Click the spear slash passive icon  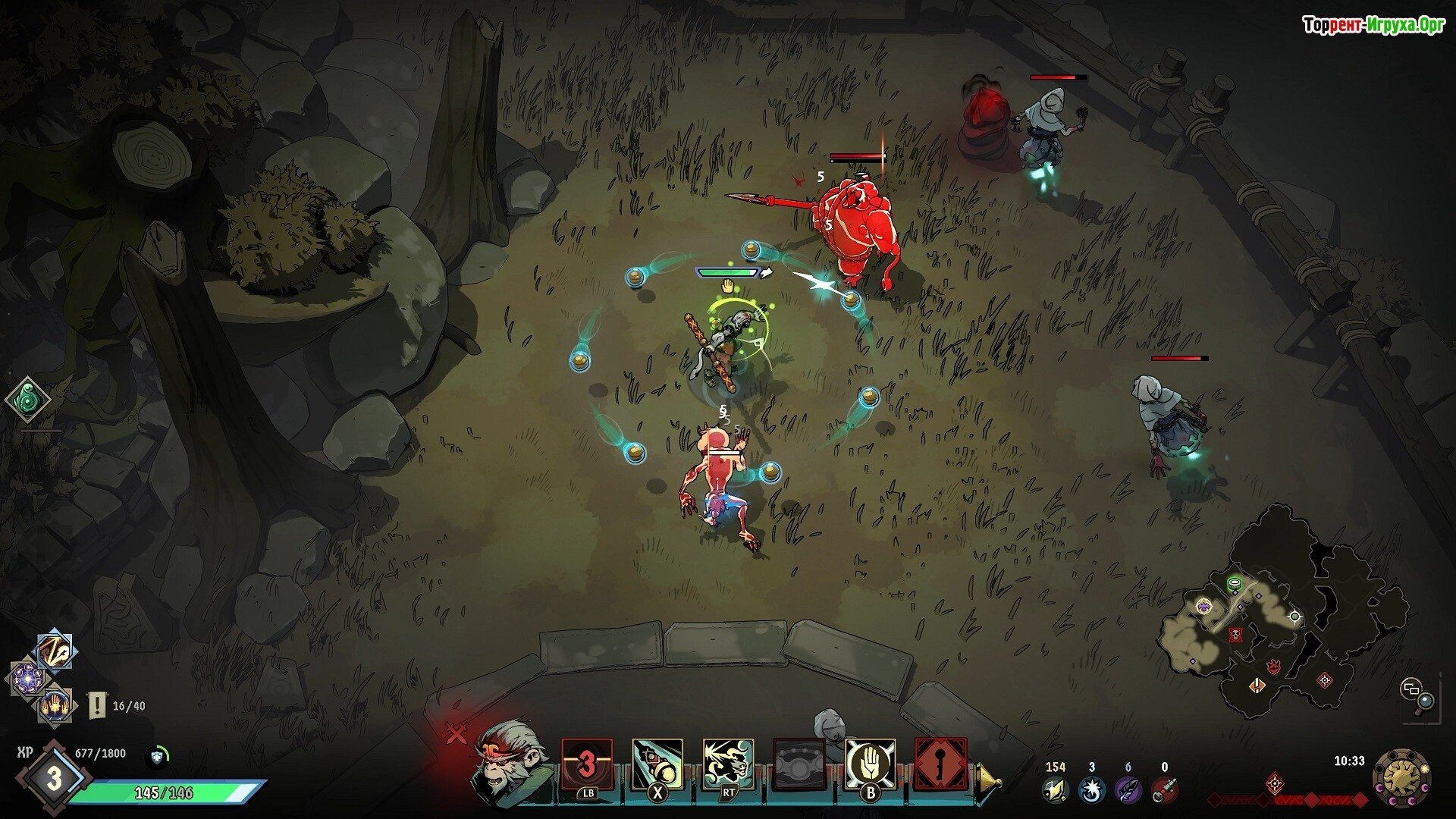point(55,652)
